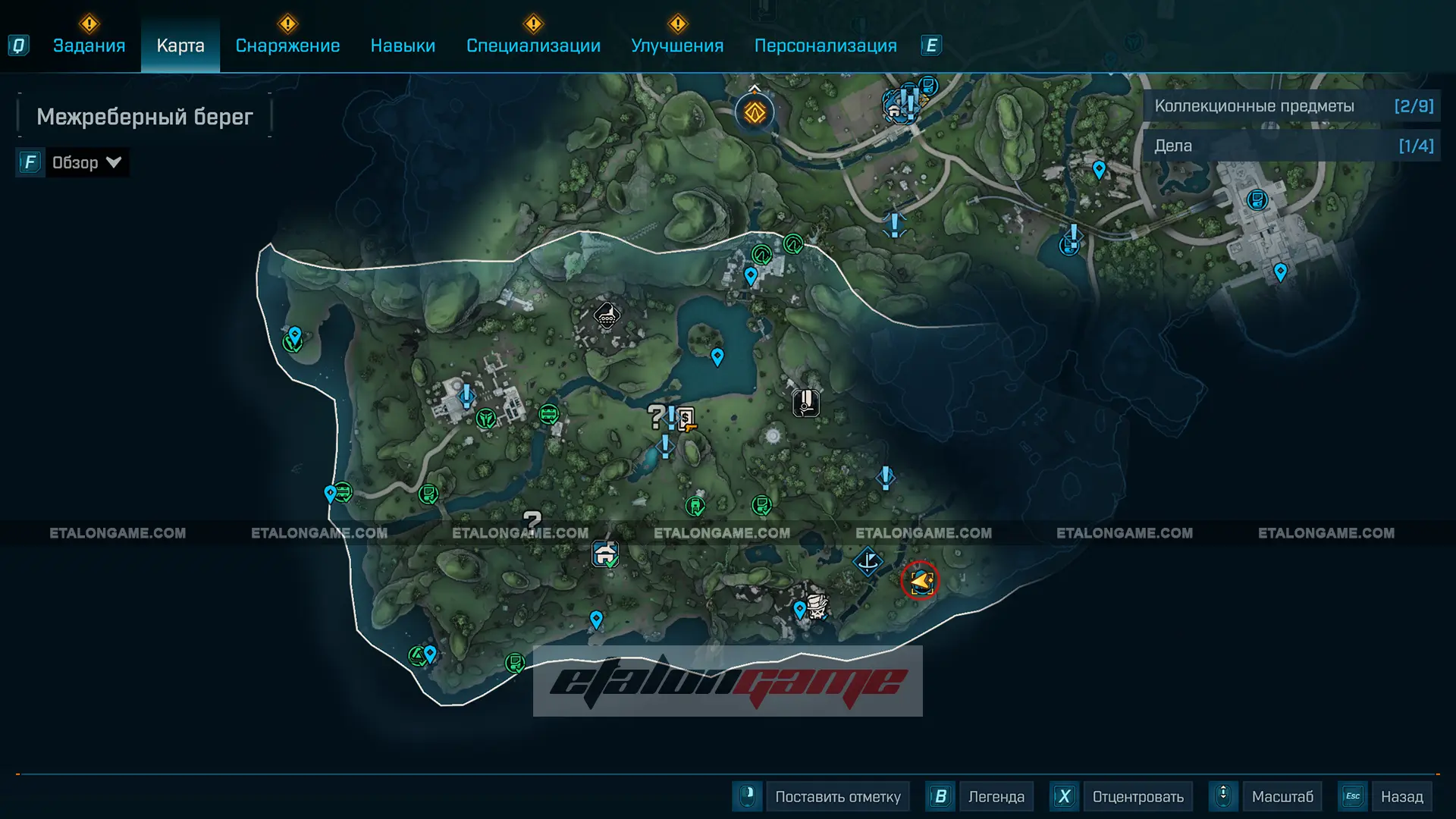Viewport: 1456px width, 819px height.
Task: Click the house icon with green checkmark
Action: tap(605, 554)
